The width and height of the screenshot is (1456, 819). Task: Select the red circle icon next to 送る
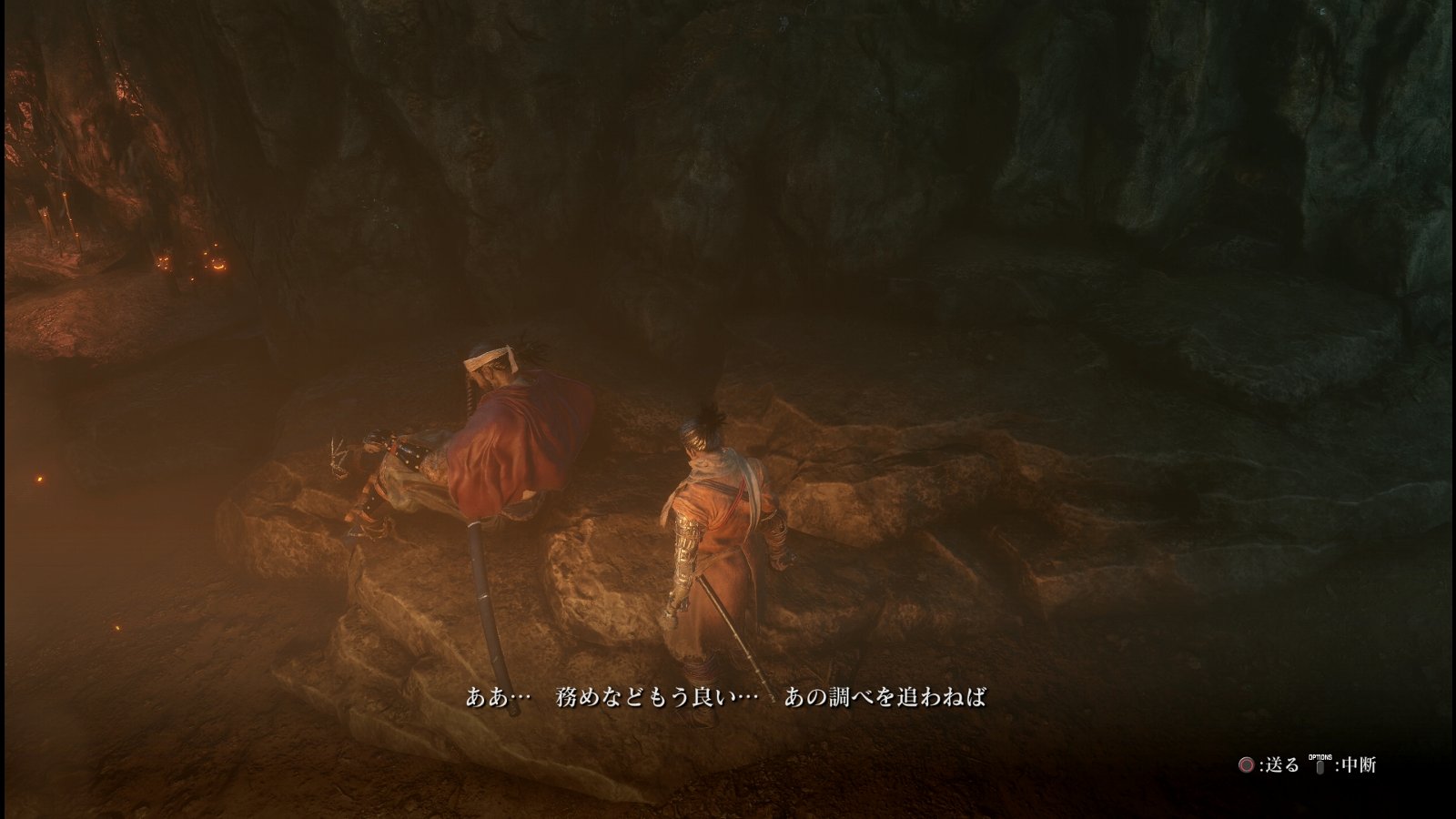[1247, 765]
